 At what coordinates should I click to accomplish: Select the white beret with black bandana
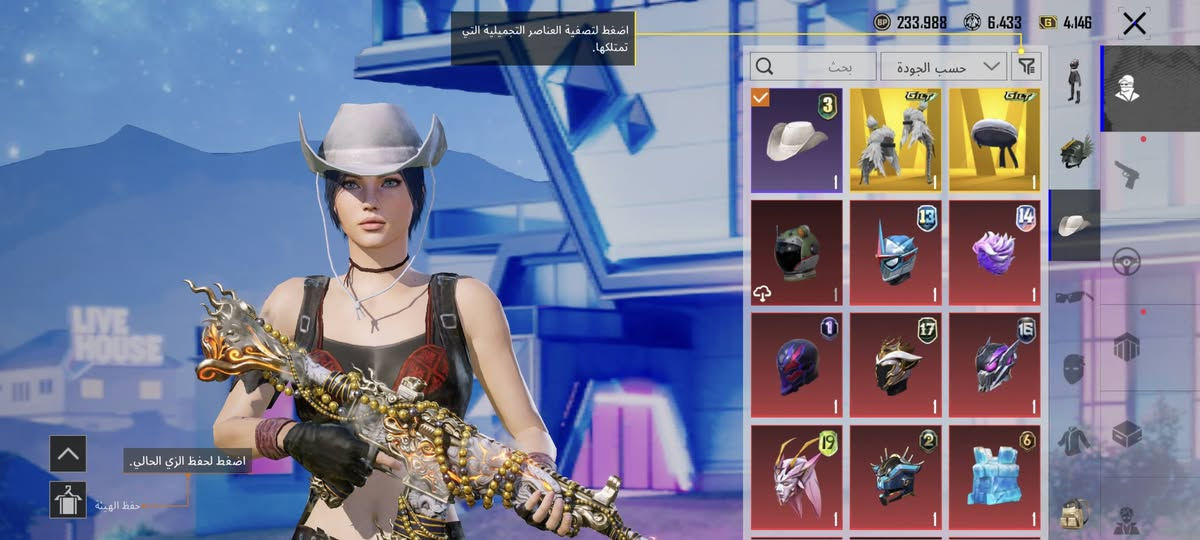pos(994,140)
